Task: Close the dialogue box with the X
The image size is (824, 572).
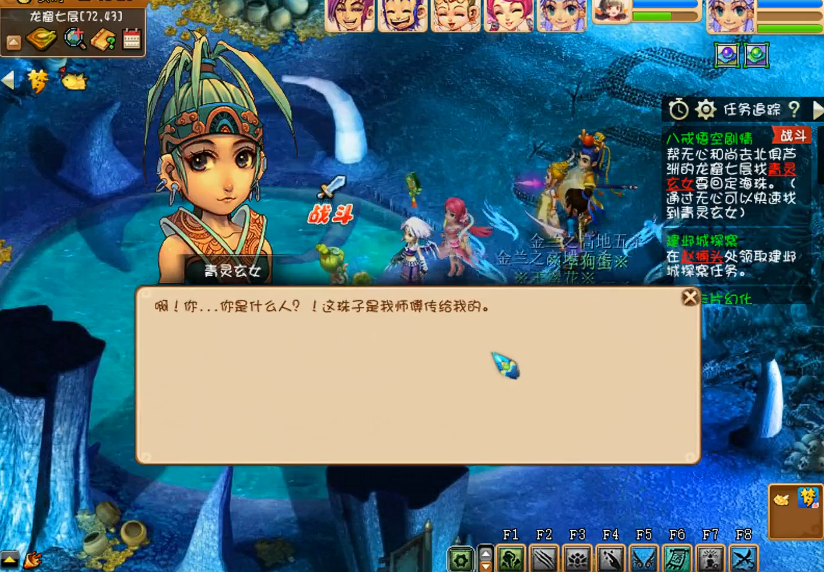Action: pyautogui.click(x=690, y=297)
